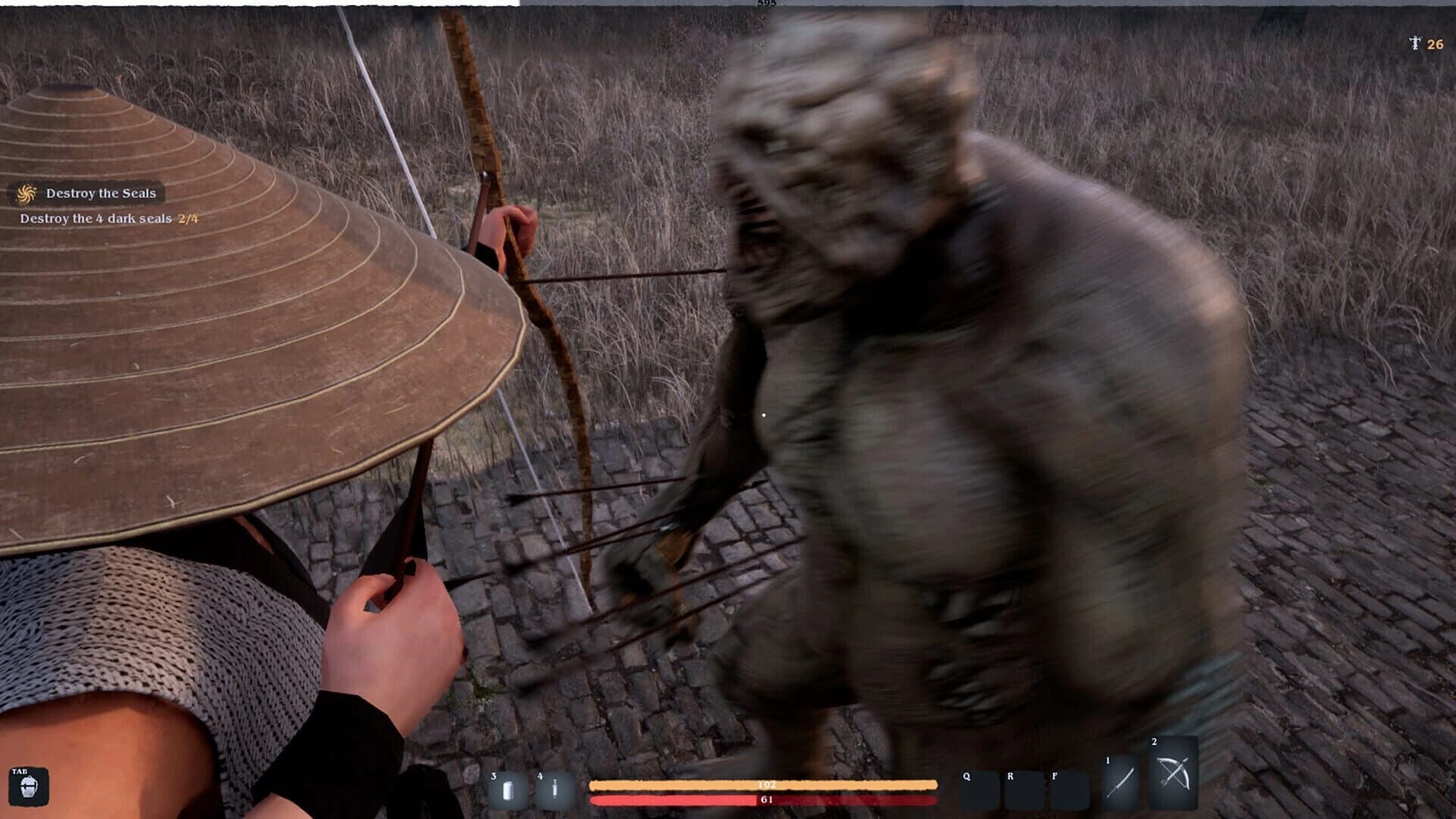1456x819 pixels.
Task: Expand the hotbar items panel
Action: pos(531,789)
